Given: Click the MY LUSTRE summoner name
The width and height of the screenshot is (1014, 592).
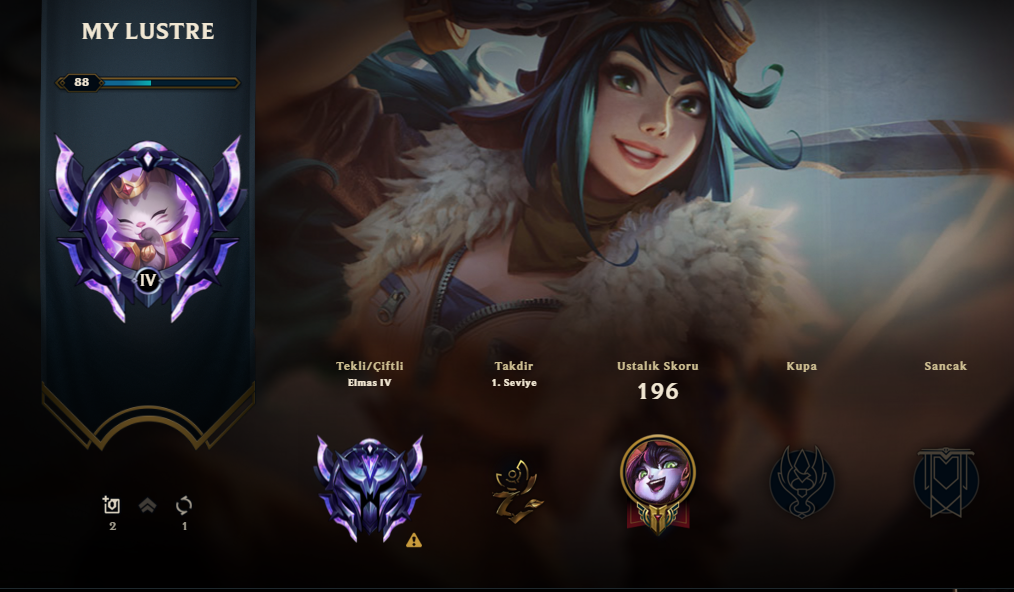Looking at the screenshot, I should 148,32.
